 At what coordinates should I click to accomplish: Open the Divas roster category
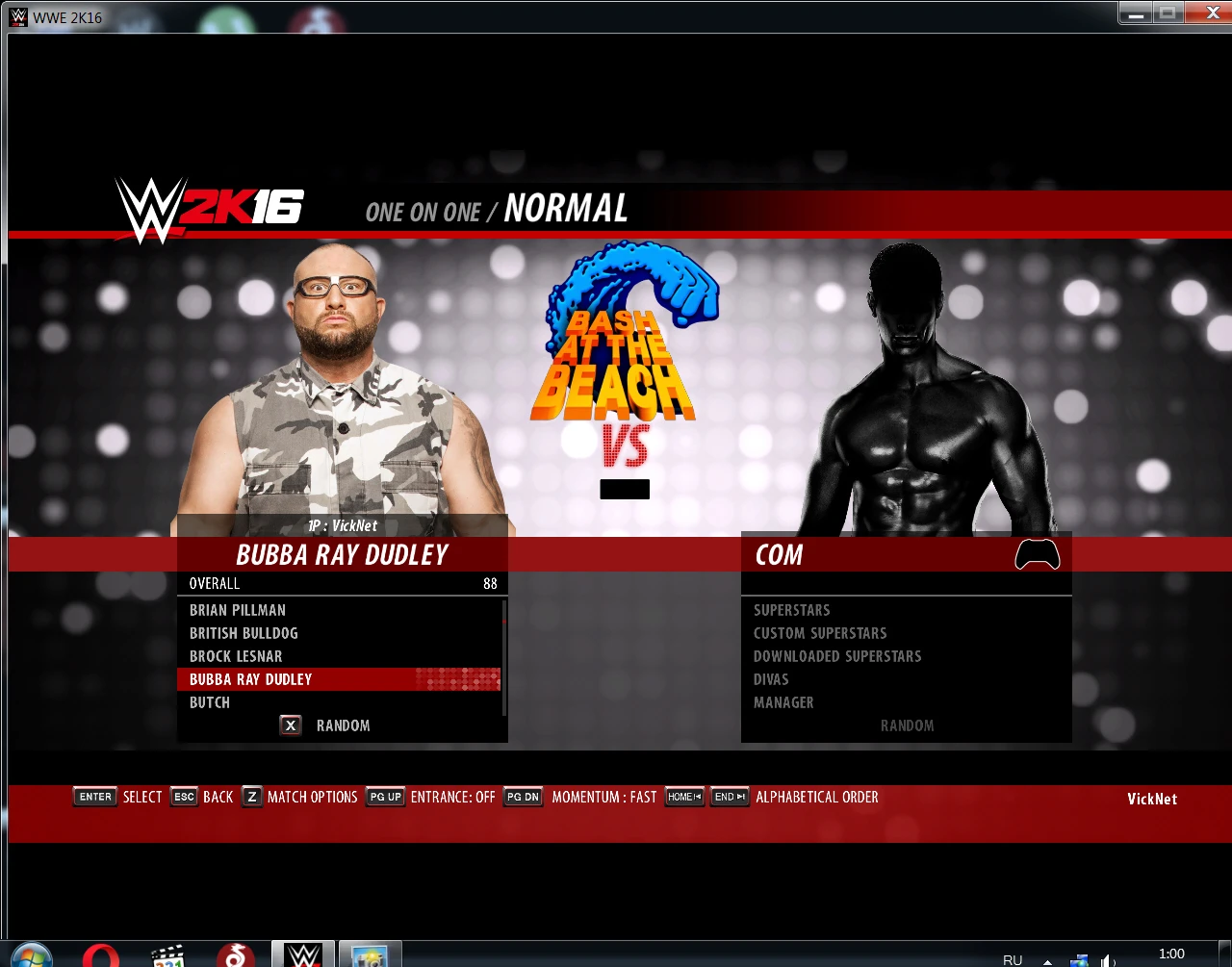[x=771, y=678]
